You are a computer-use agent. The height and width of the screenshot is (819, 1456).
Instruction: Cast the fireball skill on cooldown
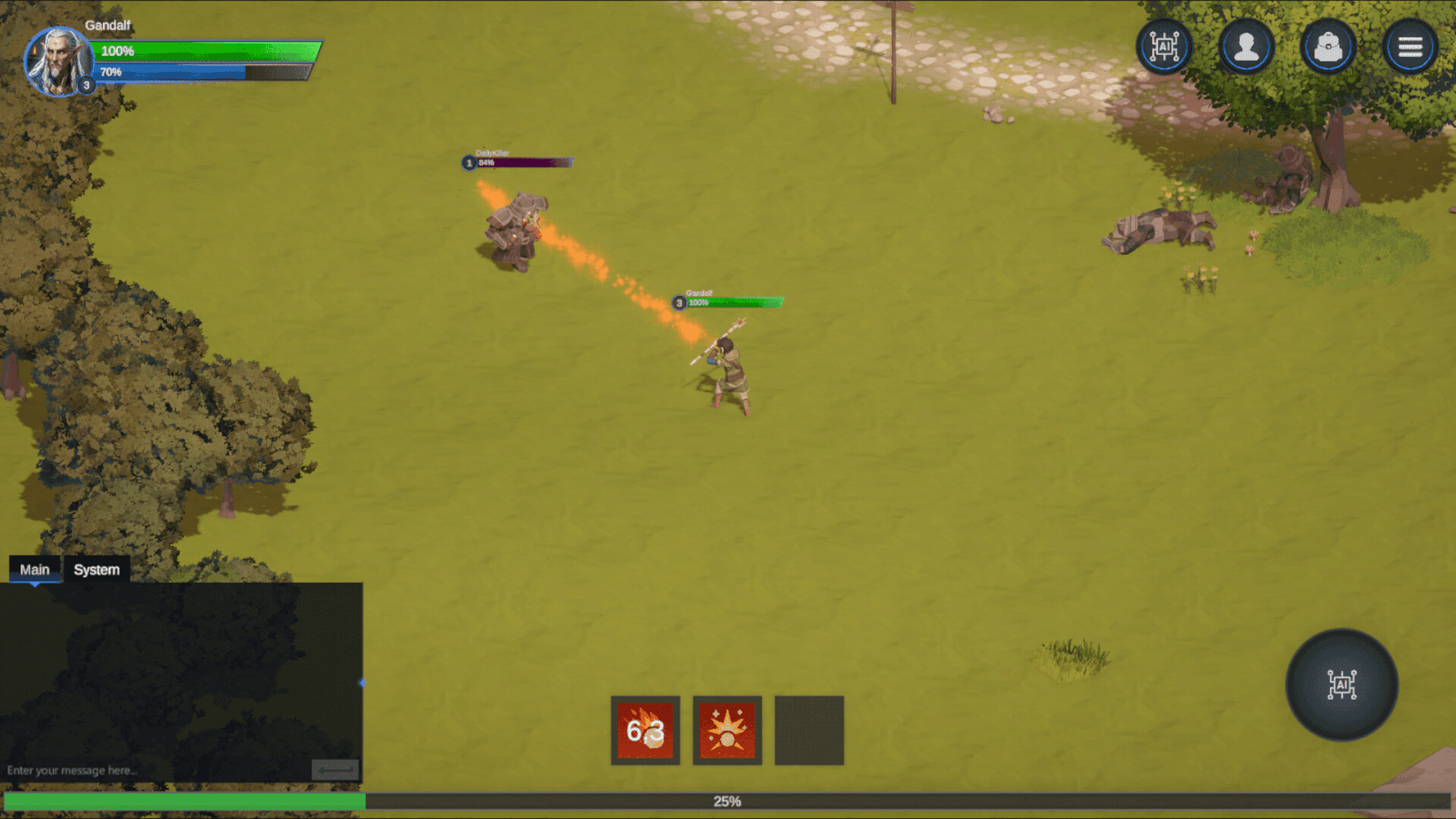click(x=645, y=732)
